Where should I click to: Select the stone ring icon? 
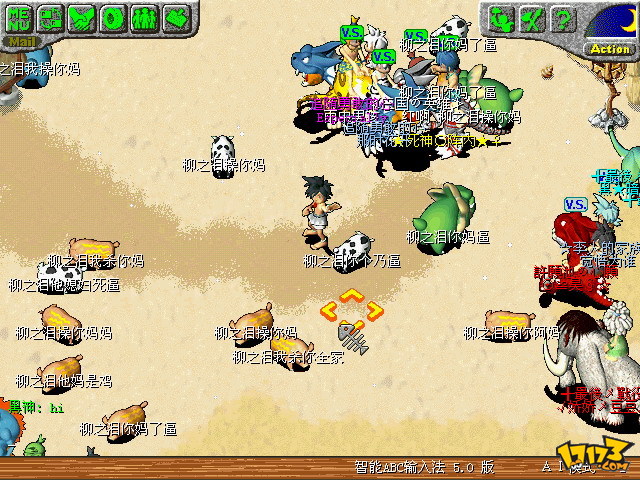pyautogui.click(x=112, y=18)
